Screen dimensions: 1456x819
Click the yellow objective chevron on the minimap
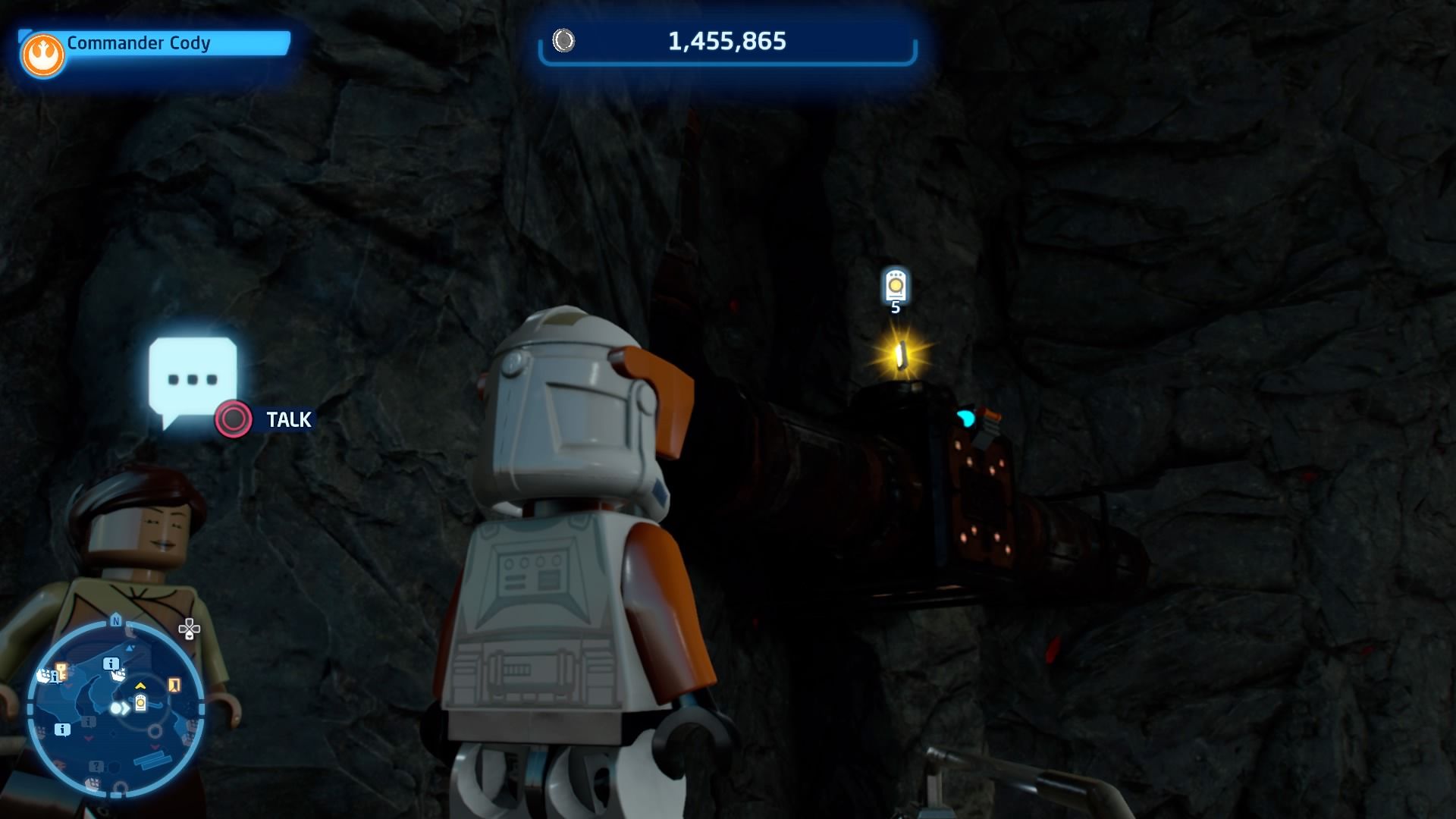point(140,687)
